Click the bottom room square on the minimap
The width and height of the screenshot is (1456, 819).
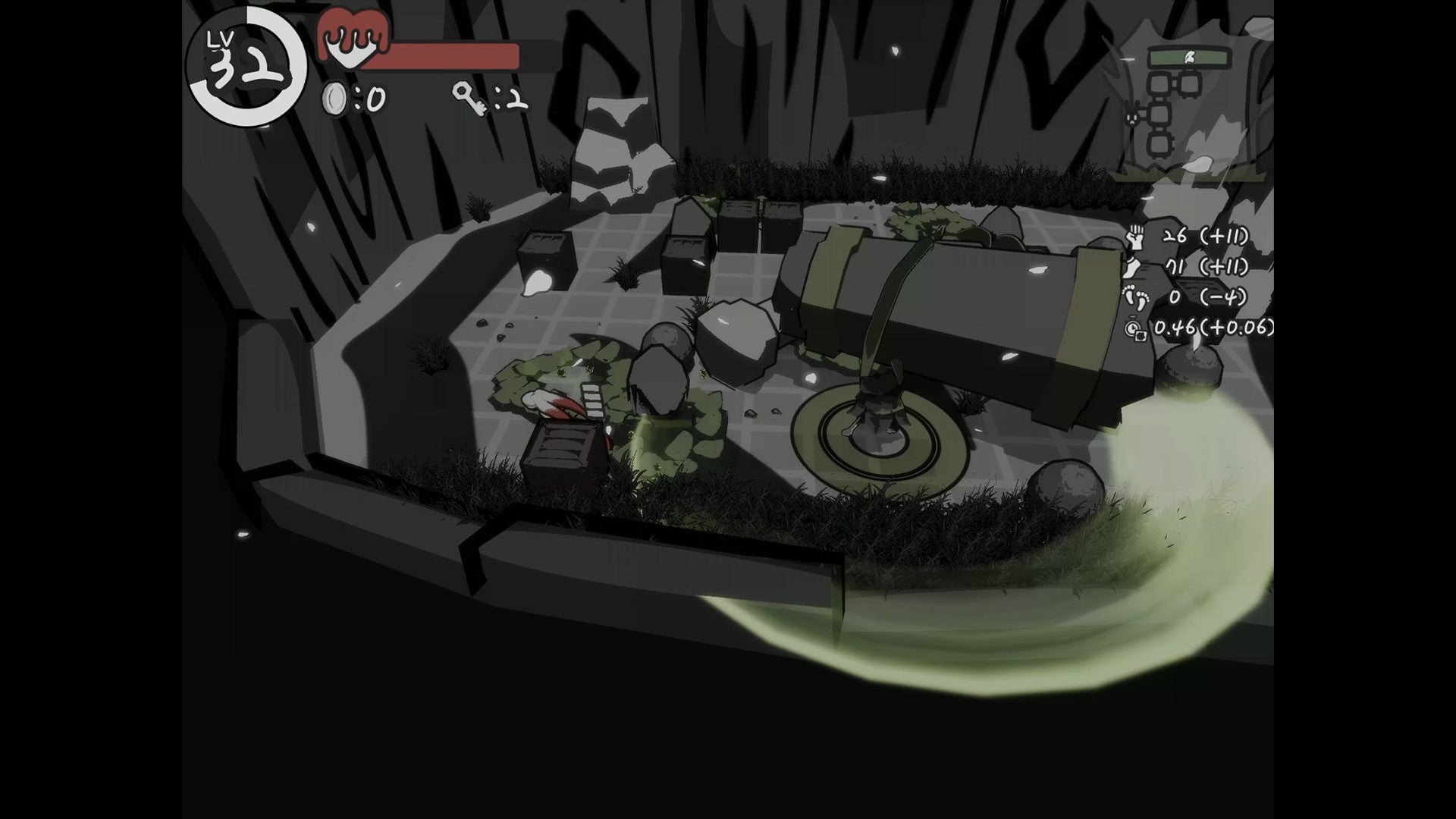tap(1159, 146)
